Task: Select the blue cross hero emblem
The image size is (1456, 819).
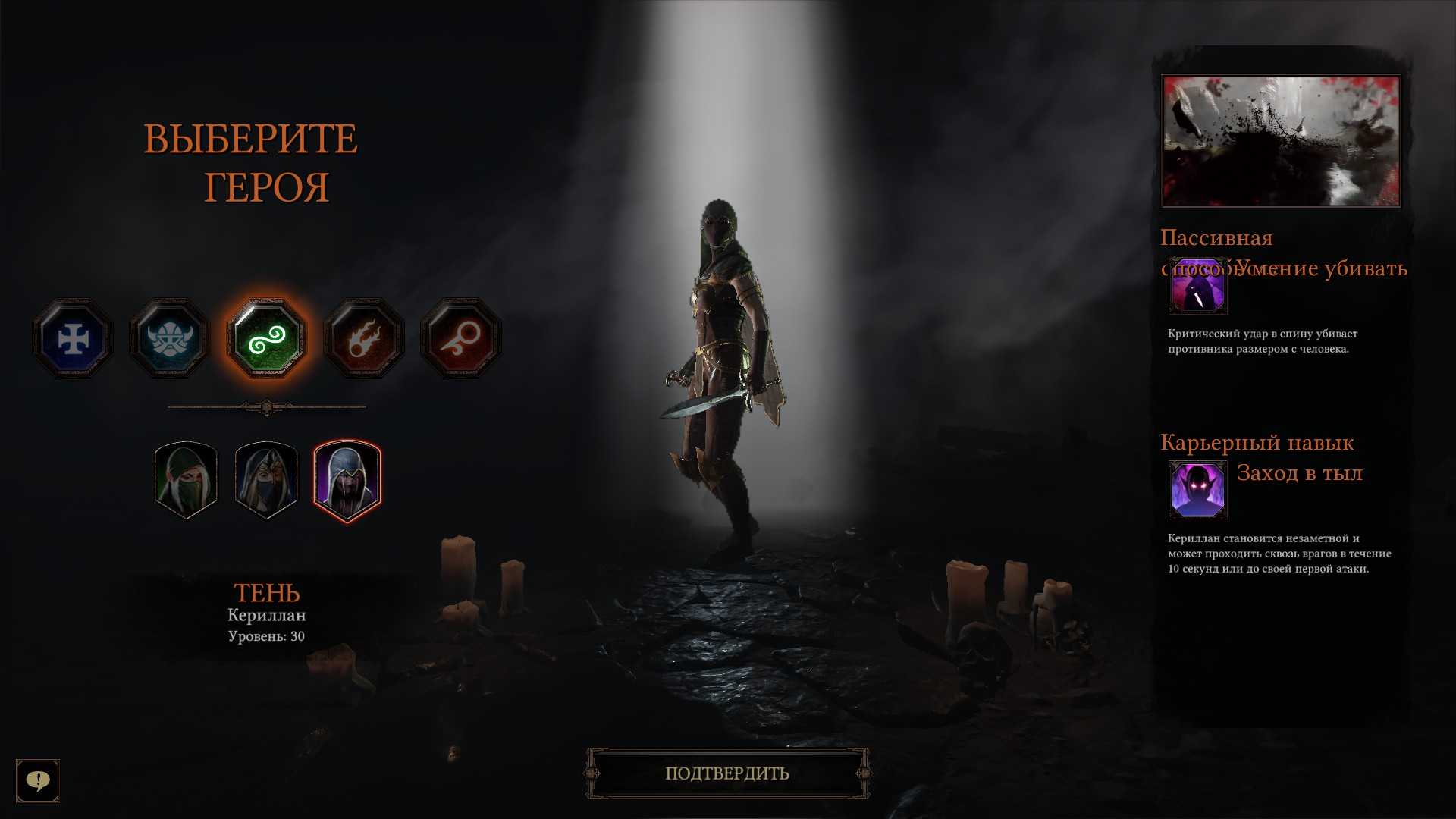Action: pos(73,338)
